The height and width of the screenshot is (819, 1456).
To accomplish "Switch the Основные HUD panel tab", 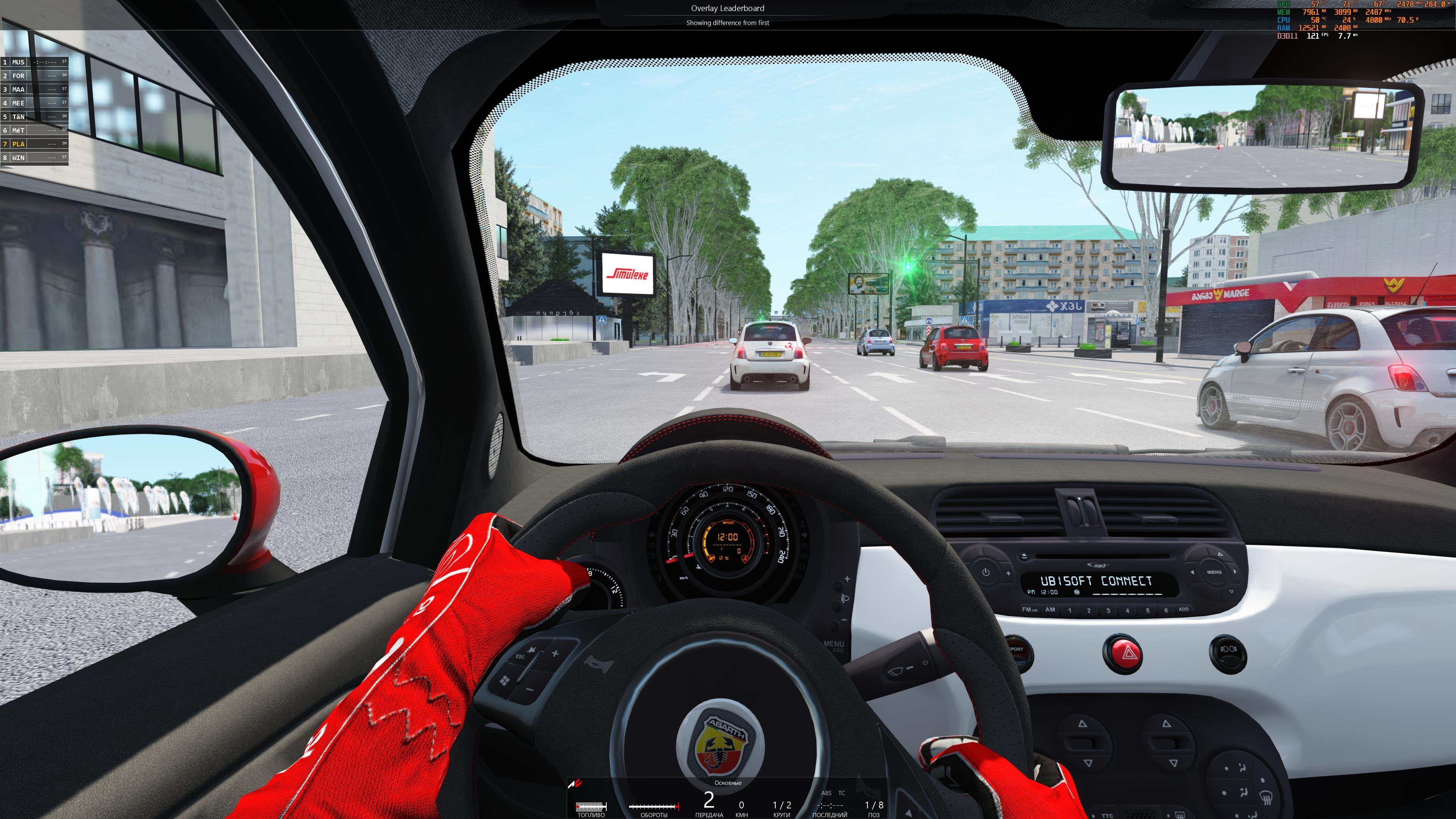I will [728, 783].
